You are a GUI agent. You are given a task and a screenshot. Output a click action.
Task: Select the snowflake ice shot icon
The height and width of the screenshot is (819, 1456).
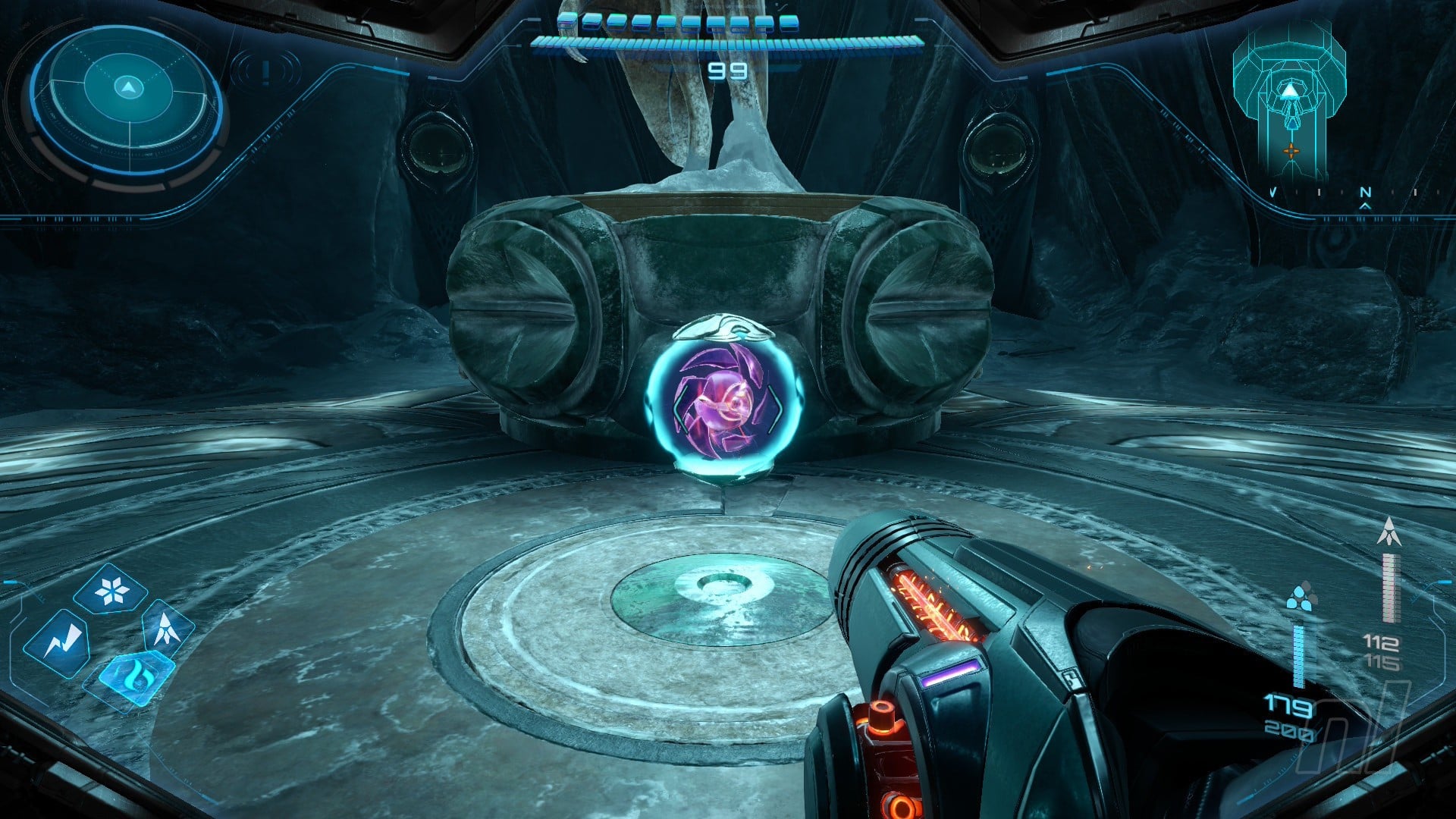click(111, 589)
